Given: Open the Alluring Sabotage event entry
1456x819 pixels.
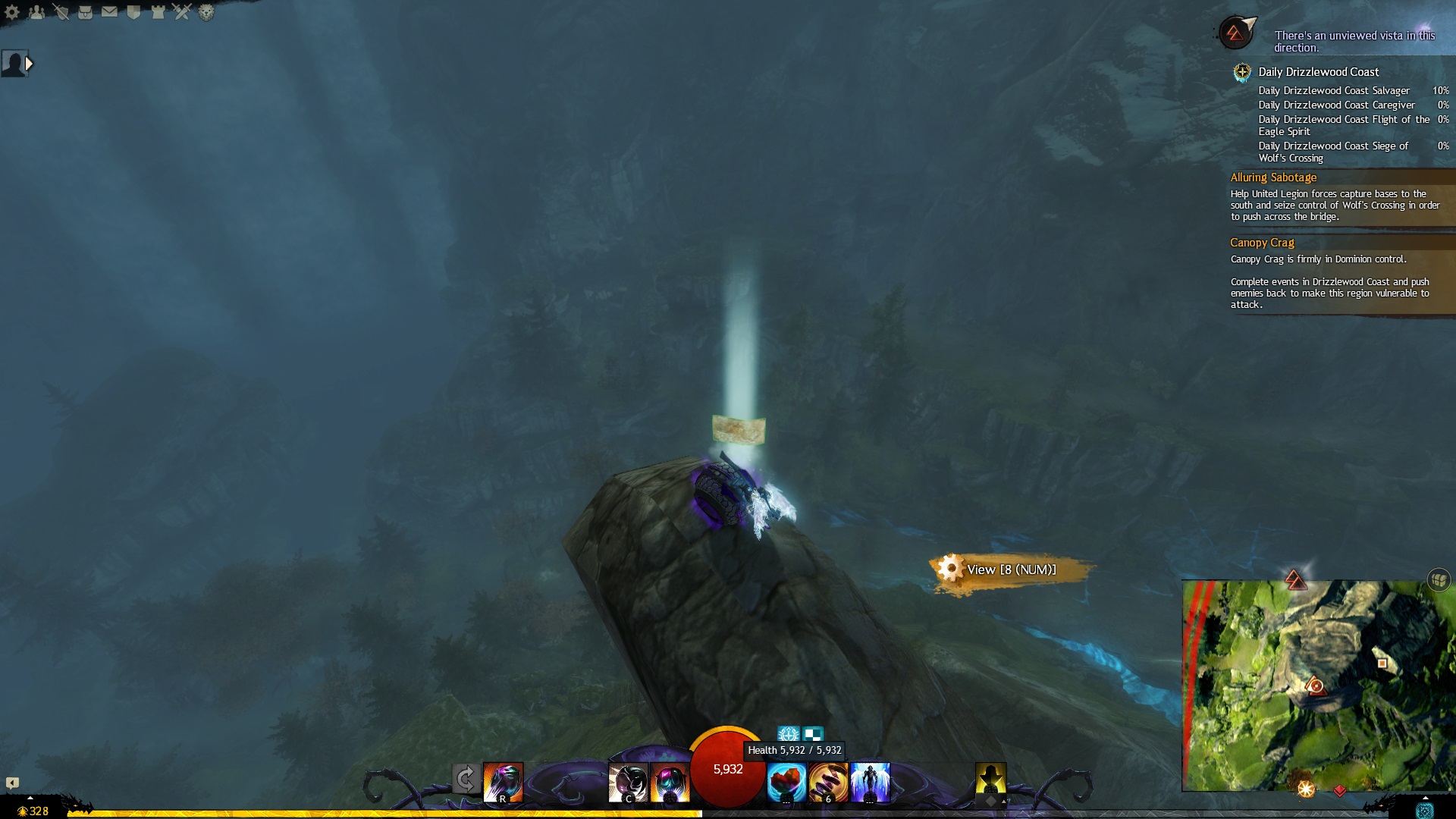Looking at the screenshot, I should (x=1273, y=177).
